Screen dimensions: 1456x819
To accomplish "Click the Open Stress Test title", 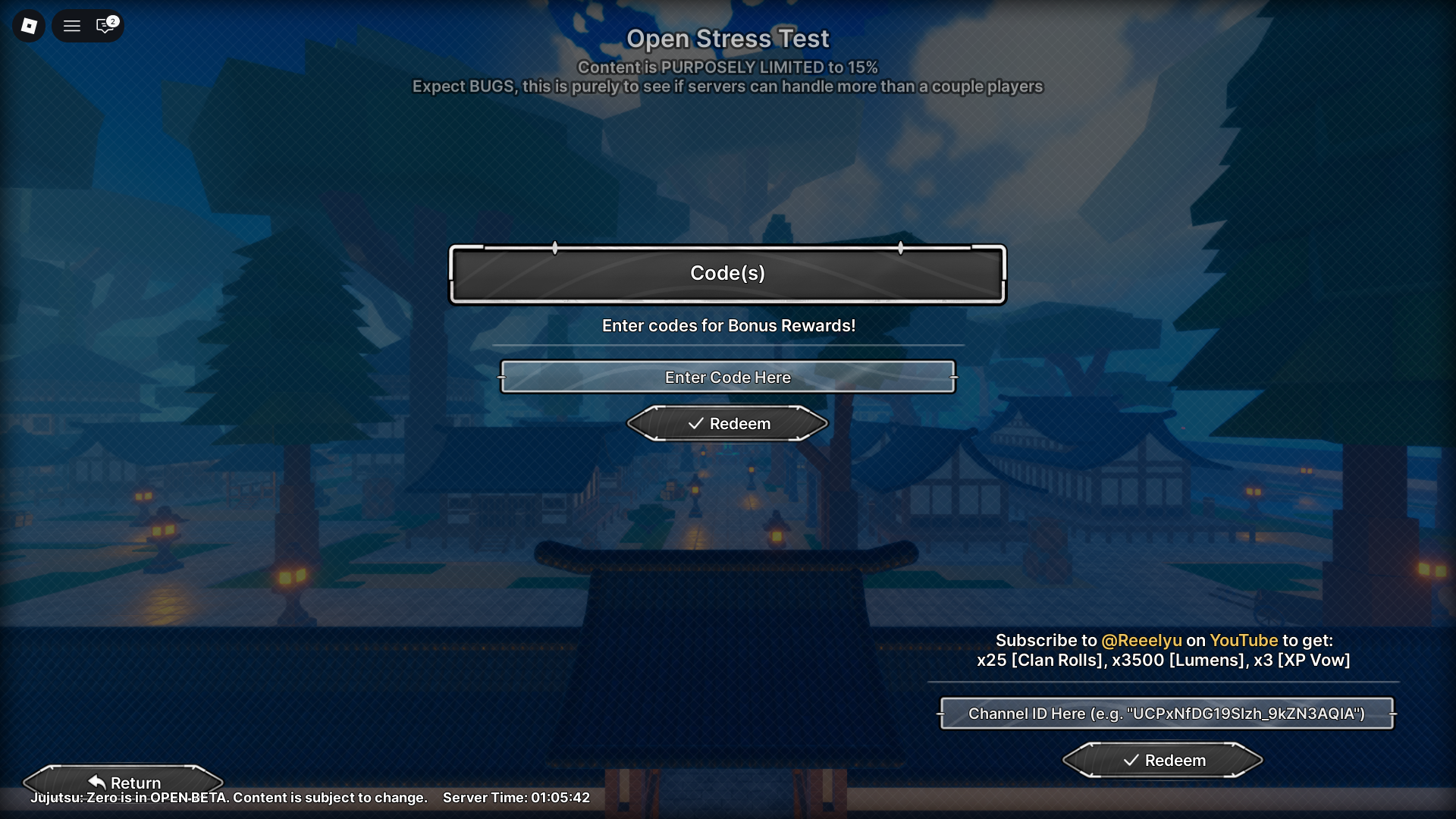I will [x=727, y=39].
